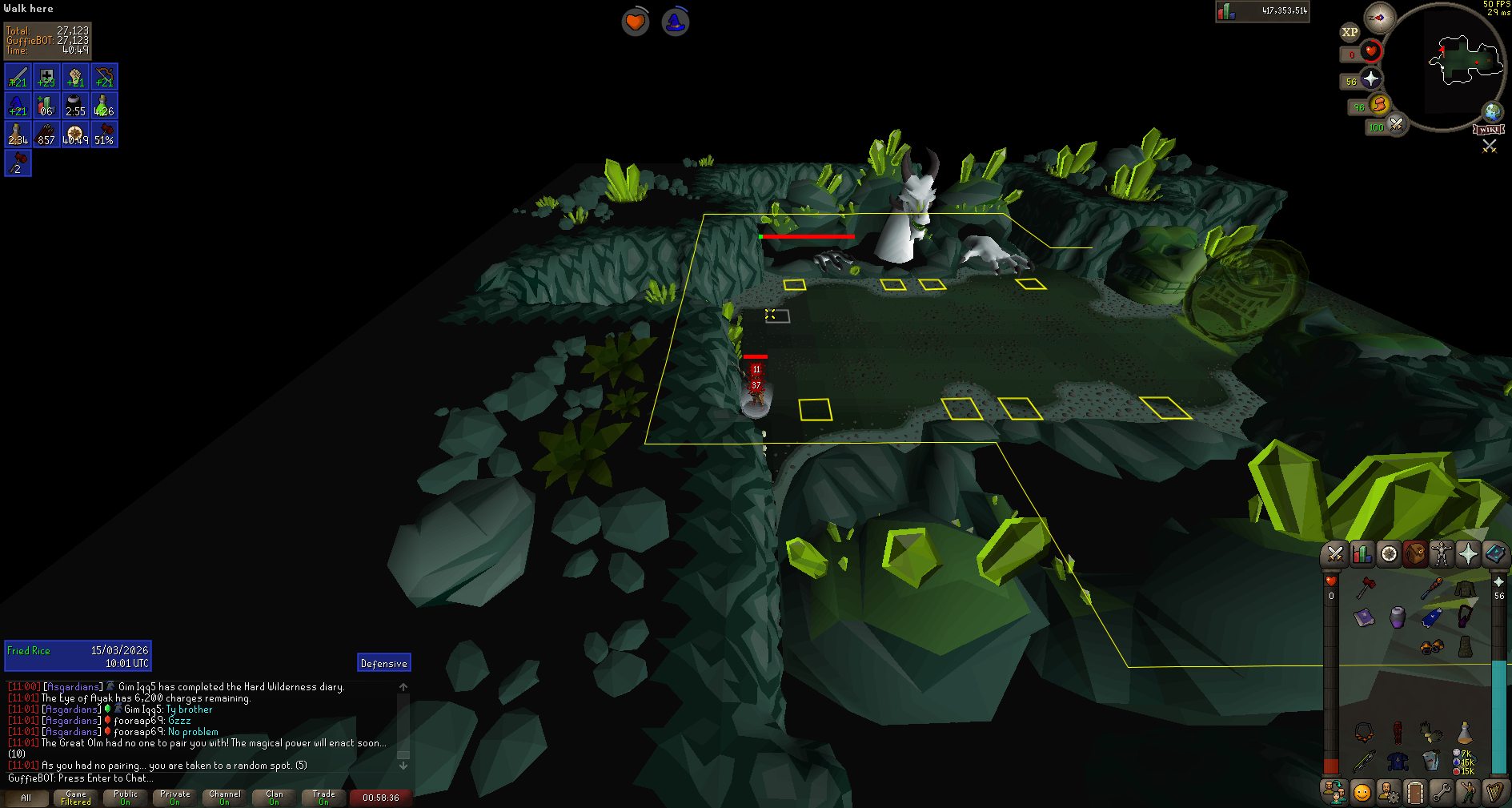Open the Combat Options tab
This screenshot has height=808, width=1512.
(1335, 553)
